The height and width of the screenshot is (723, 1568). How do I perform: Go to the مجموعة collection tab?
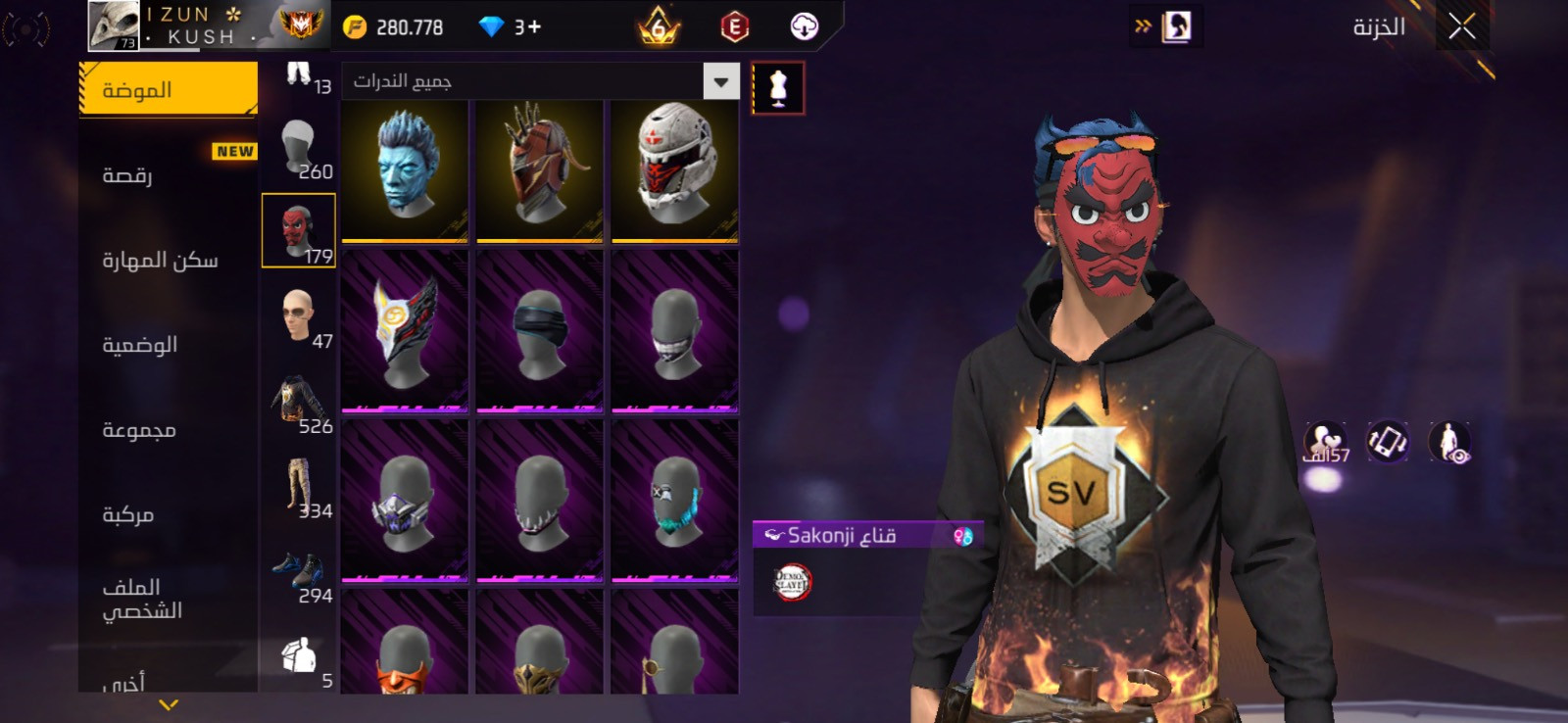click(139, 430)
